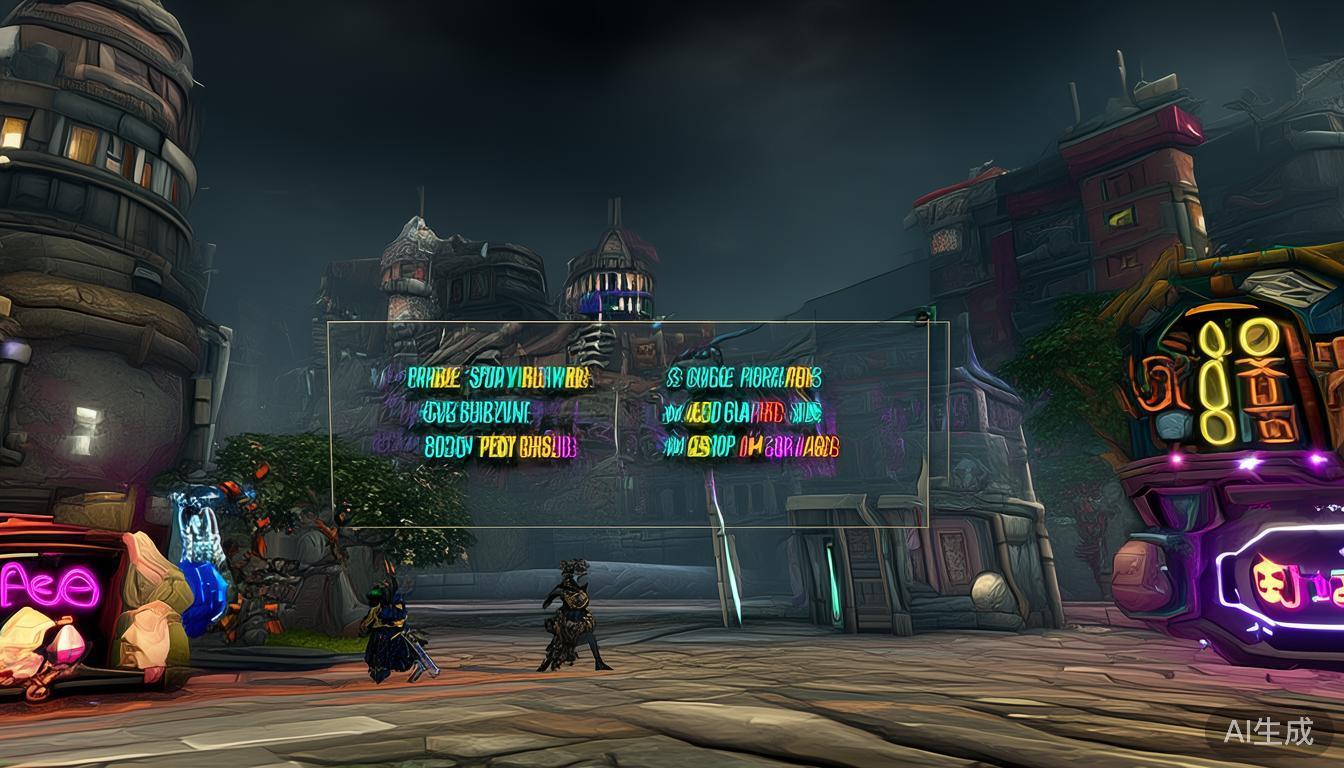
Task: Choose the "STUDY" cyan-yellow menu entry
Action: tap(498, 378)
